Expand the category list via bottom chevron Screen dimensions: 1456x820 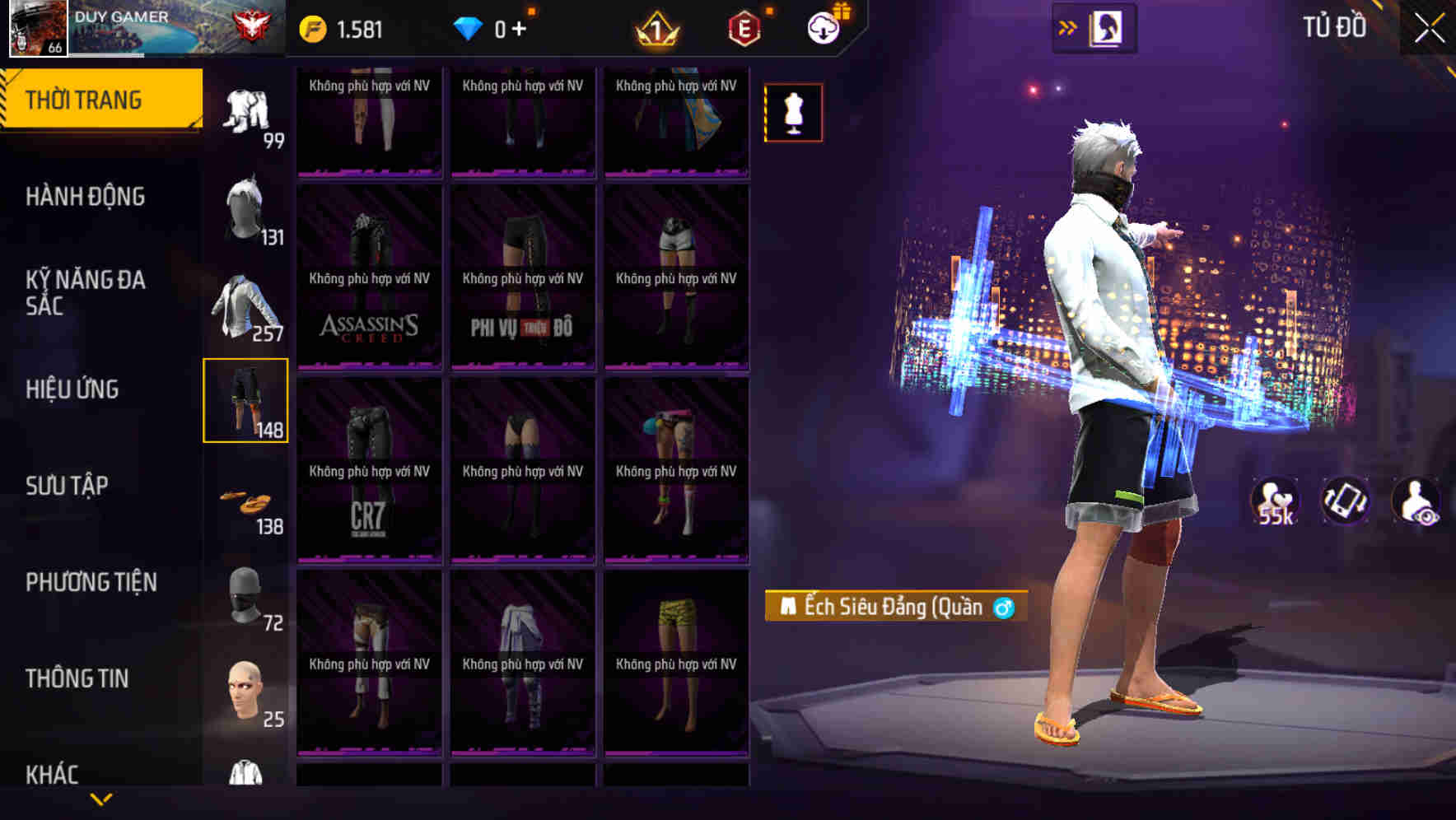pyautogui.click(x=101, y=799)
